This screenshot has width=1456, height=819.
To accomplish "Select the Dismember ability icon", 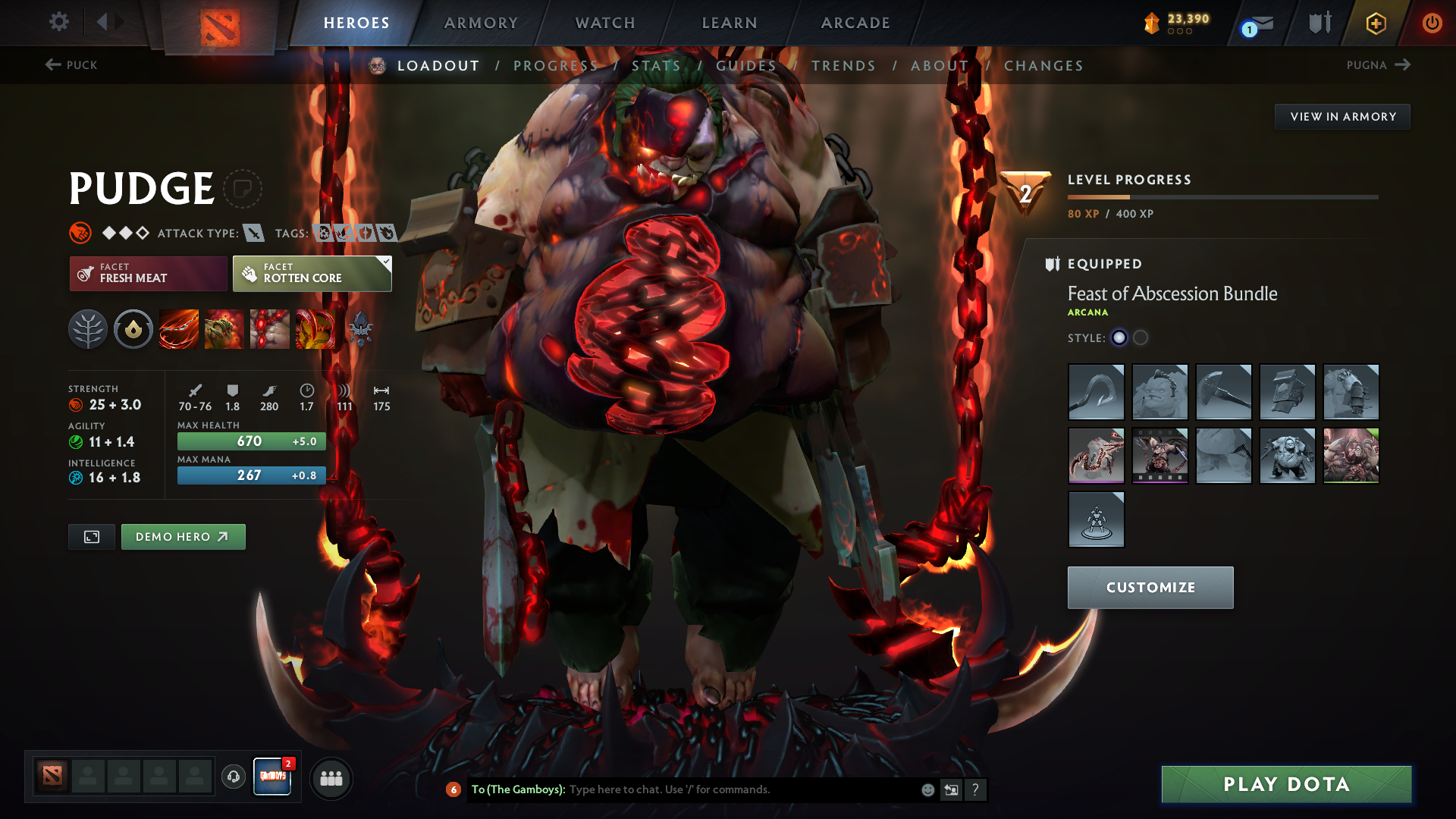I will [315, 328].
